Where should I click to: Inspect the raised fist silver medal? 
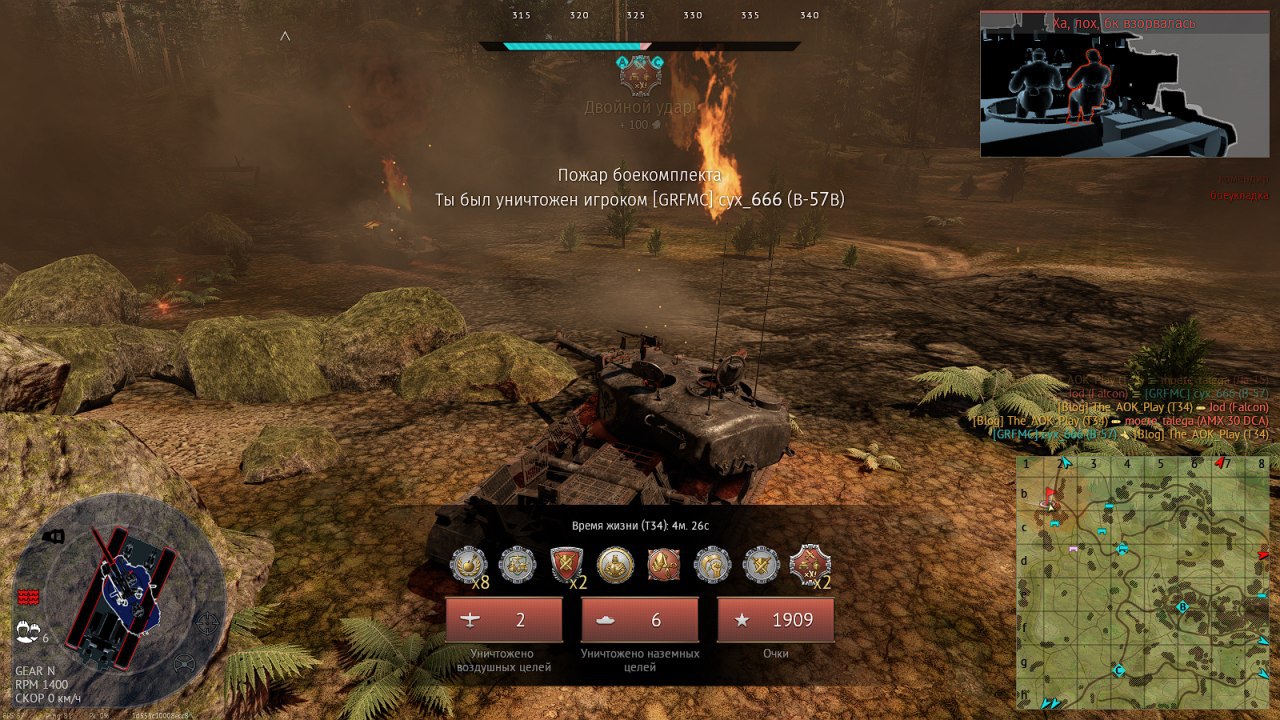coord(713,565)
